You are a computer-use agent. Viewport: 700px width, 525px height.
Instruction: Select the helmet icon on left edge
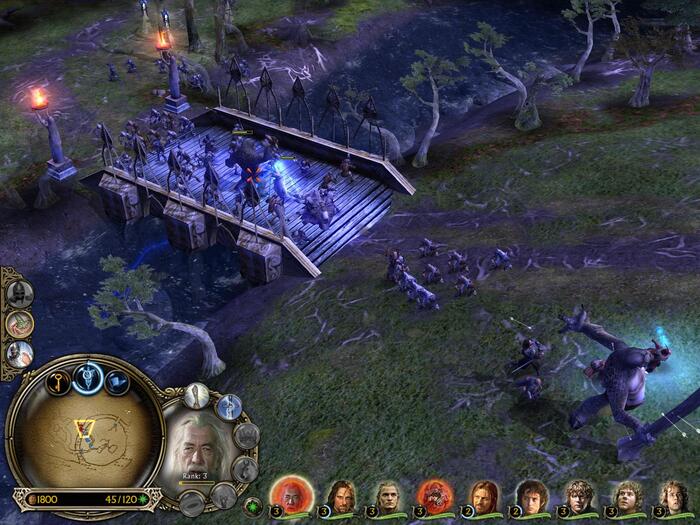[x=18, y=293]
